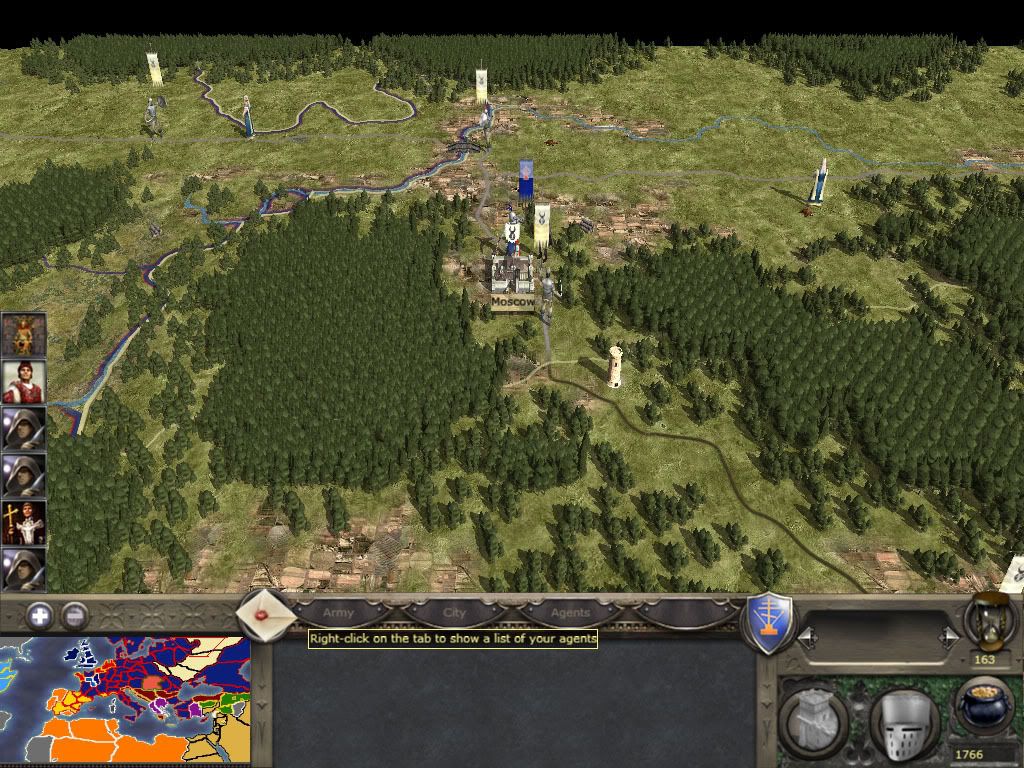Viewport: 1024px width, 768px height.
Task: Choose the throne portrait icon
Action: click(23, 335)
